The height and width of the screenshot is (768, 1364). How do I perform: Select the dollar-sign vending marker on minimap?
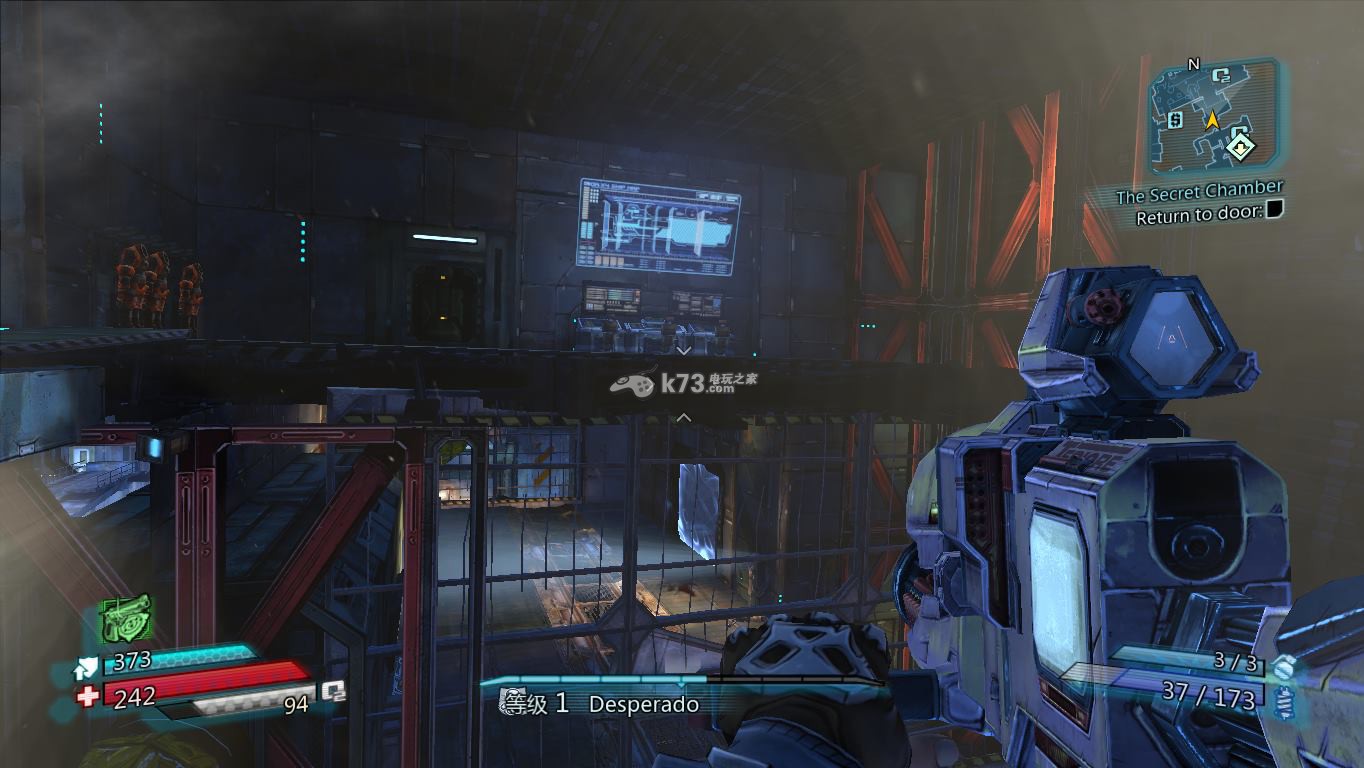click(1176, 119)
